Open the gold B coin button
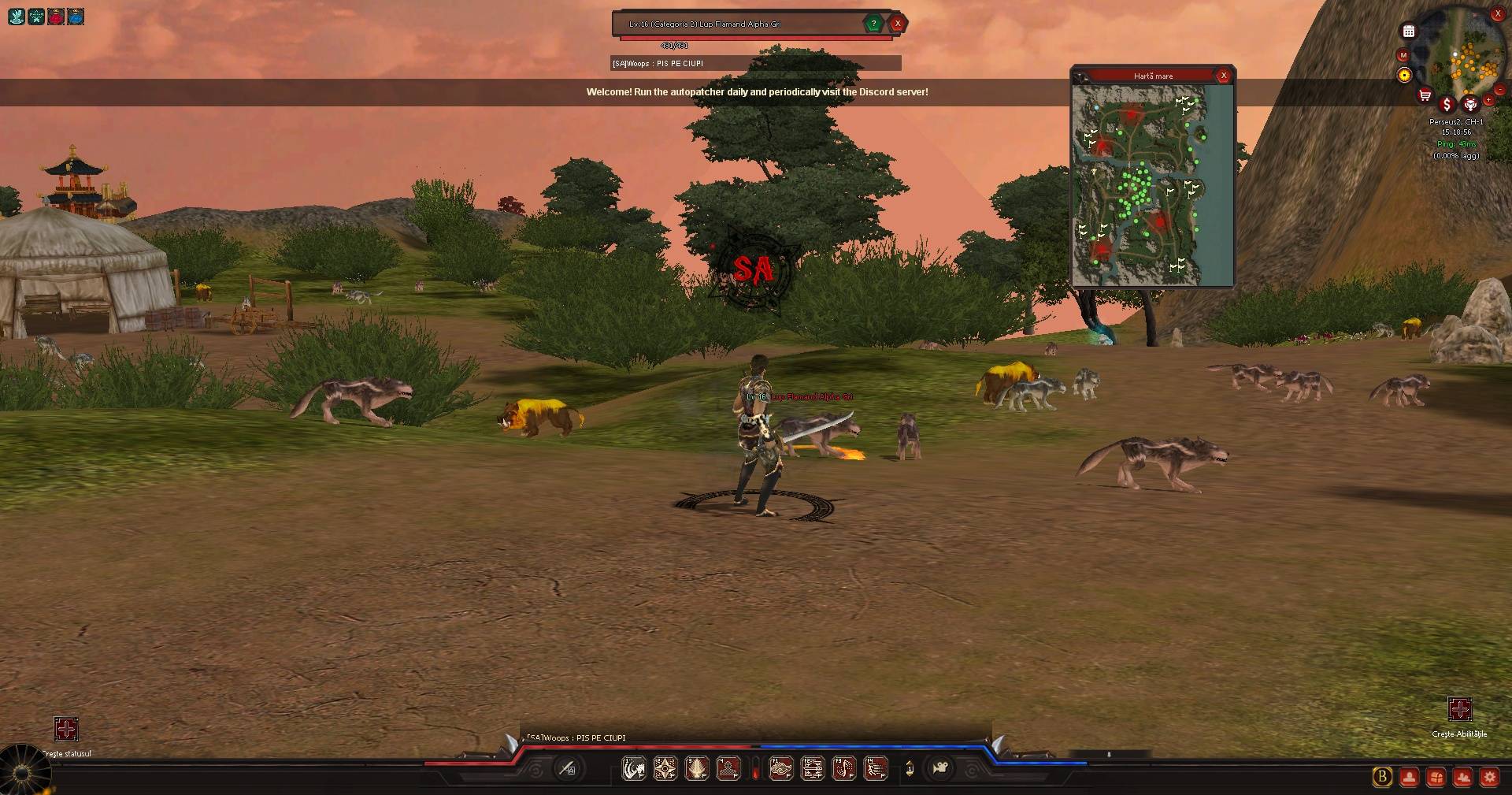 [1382, 778]
